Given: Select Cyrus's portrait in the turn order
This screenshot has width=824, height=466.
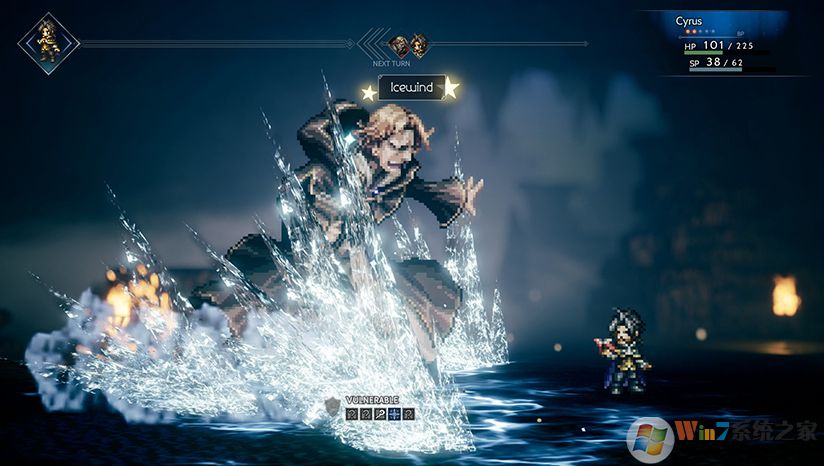Looking at the screenshot, I should click(47, 43).
